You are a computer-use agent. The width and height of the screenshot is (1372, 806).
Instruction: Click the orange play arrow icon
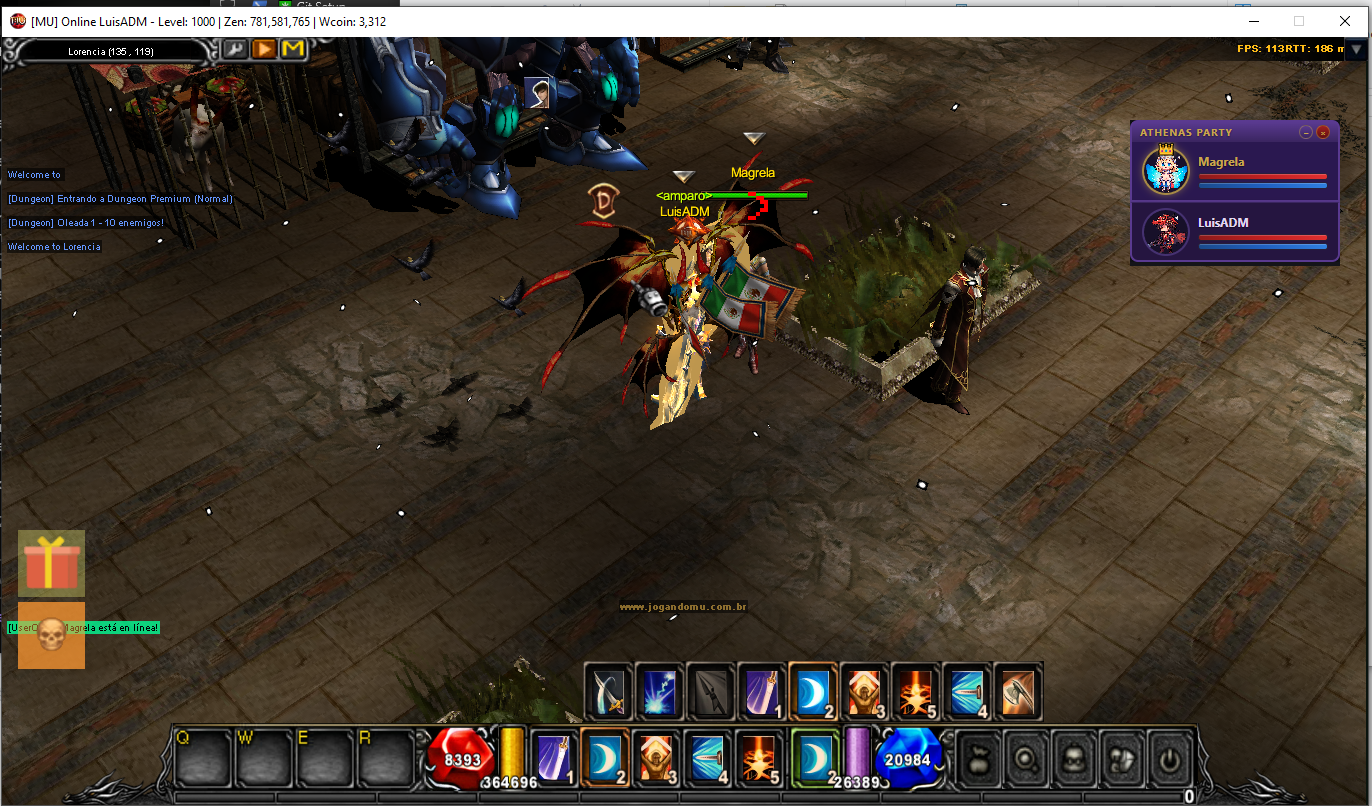[x=263, y=48]
